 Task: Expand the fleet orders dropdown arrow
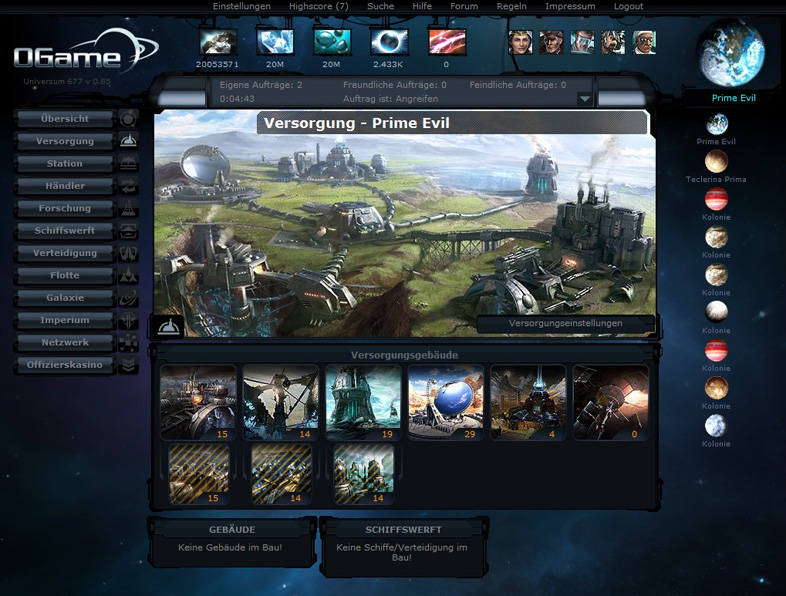[x=584, y=99]
